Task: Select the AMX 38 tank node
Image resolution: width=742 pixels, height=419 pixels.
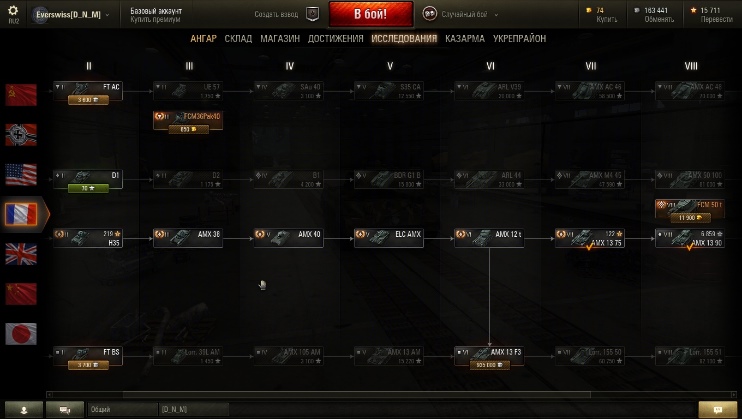Action: tap(188, 238)
